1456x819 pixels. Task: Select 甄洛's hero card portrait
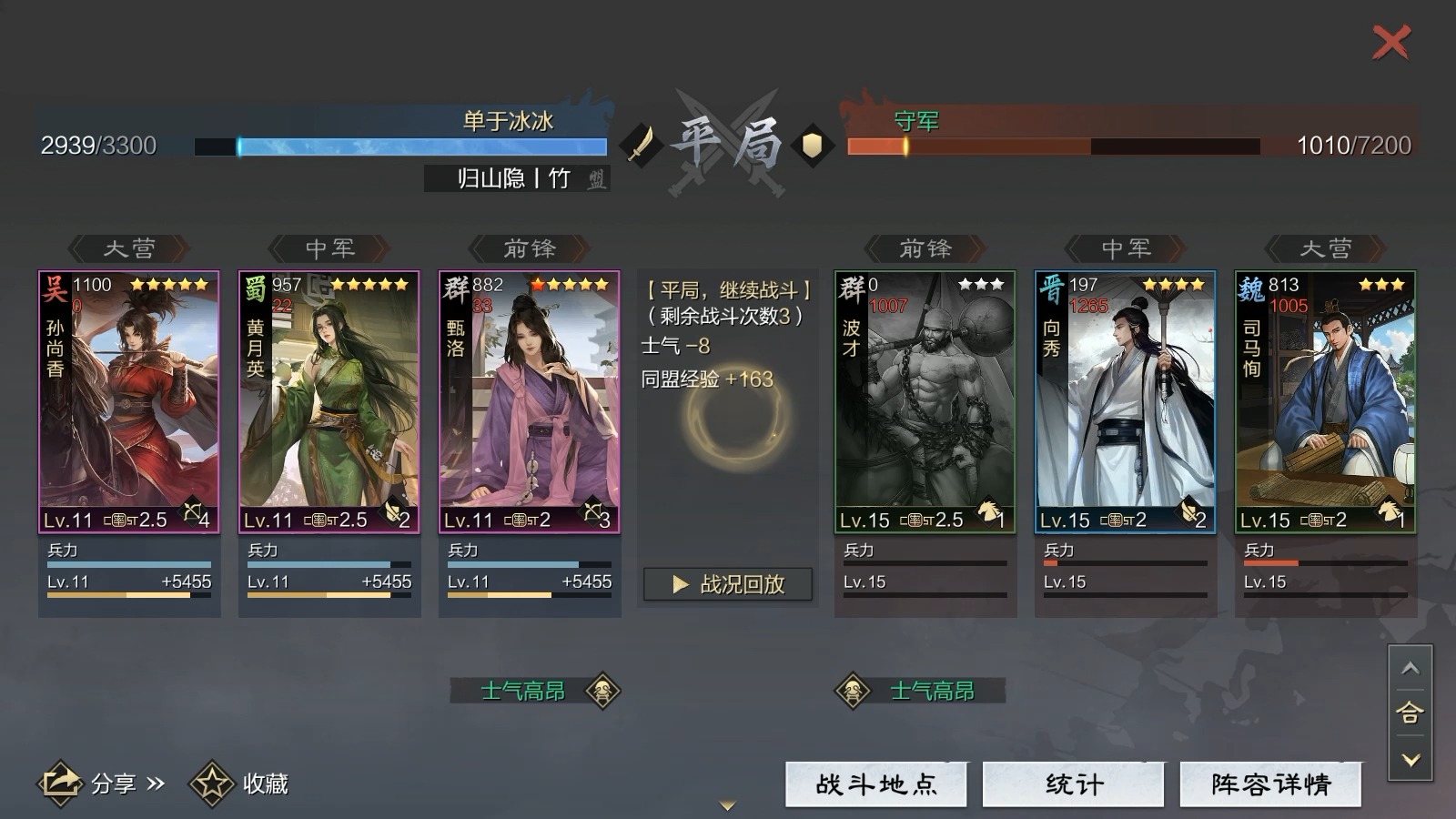pos(530,400)
